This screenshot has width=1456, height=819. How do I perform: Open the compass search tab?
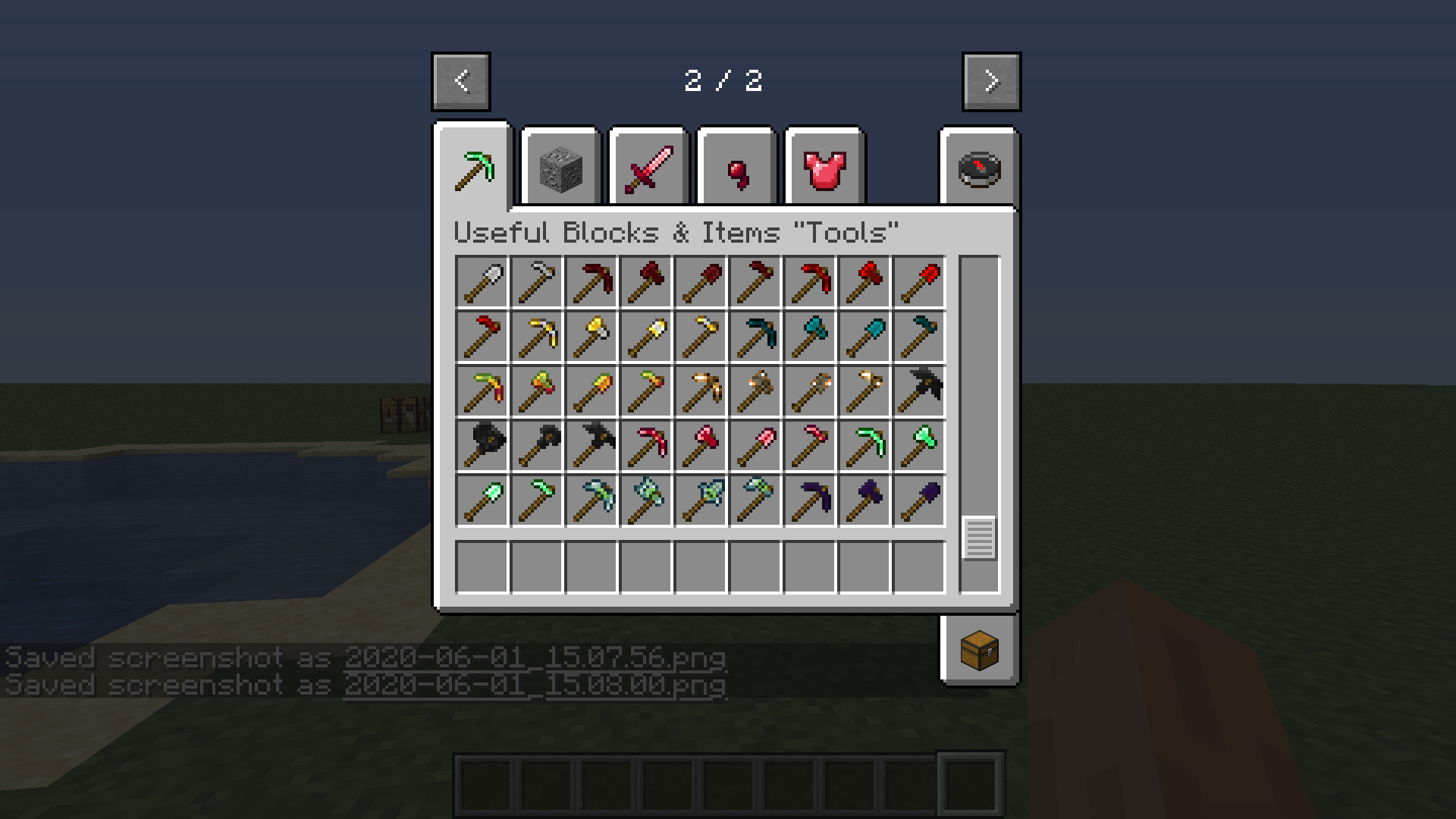[x=978, y=167]
